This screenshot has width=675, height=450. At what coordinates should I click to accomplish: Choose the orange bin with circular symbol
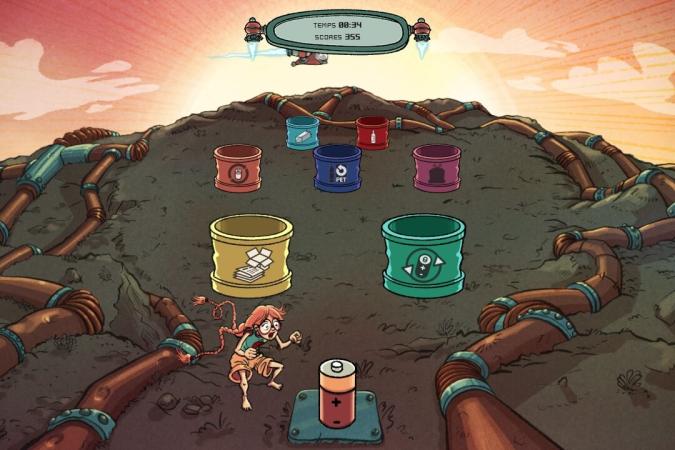(x=238, y=169)
